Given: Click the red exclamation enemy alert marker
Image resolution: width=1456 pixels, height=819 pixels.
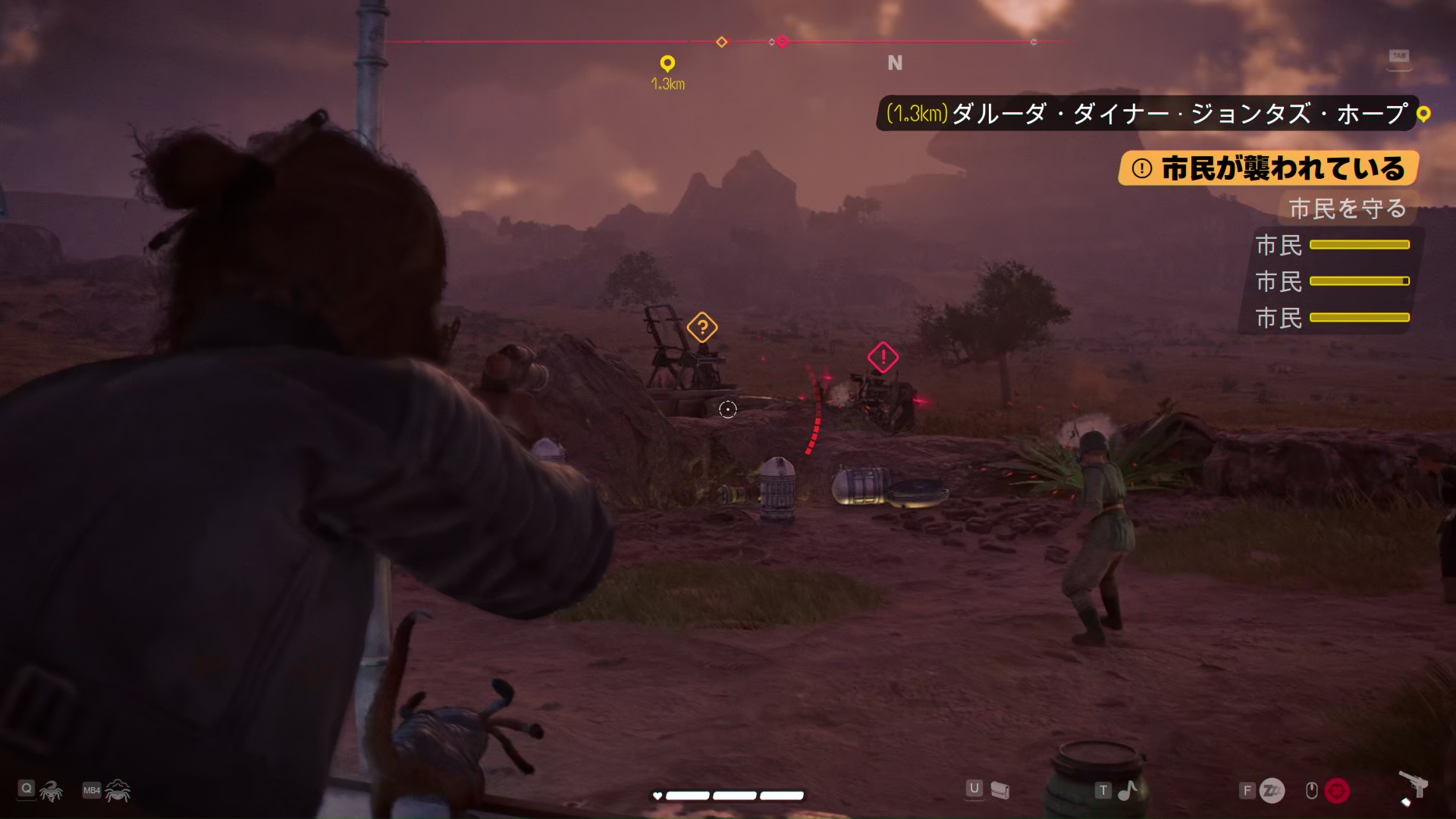Looking at the screenshot, I should 883,357.
